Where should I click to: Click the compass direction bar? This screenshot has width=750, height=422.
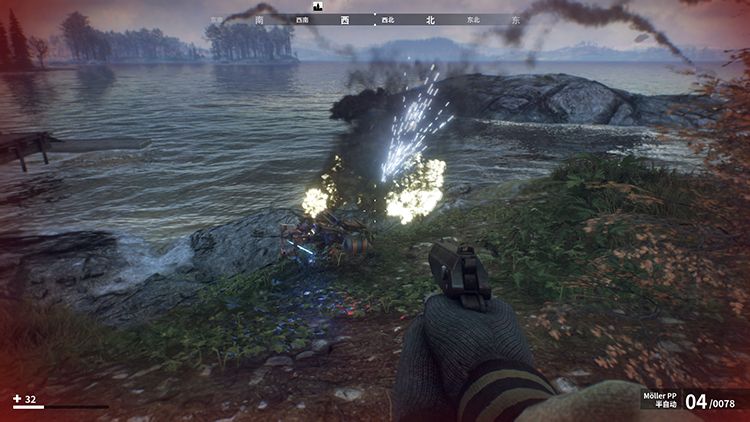(375, 19)
